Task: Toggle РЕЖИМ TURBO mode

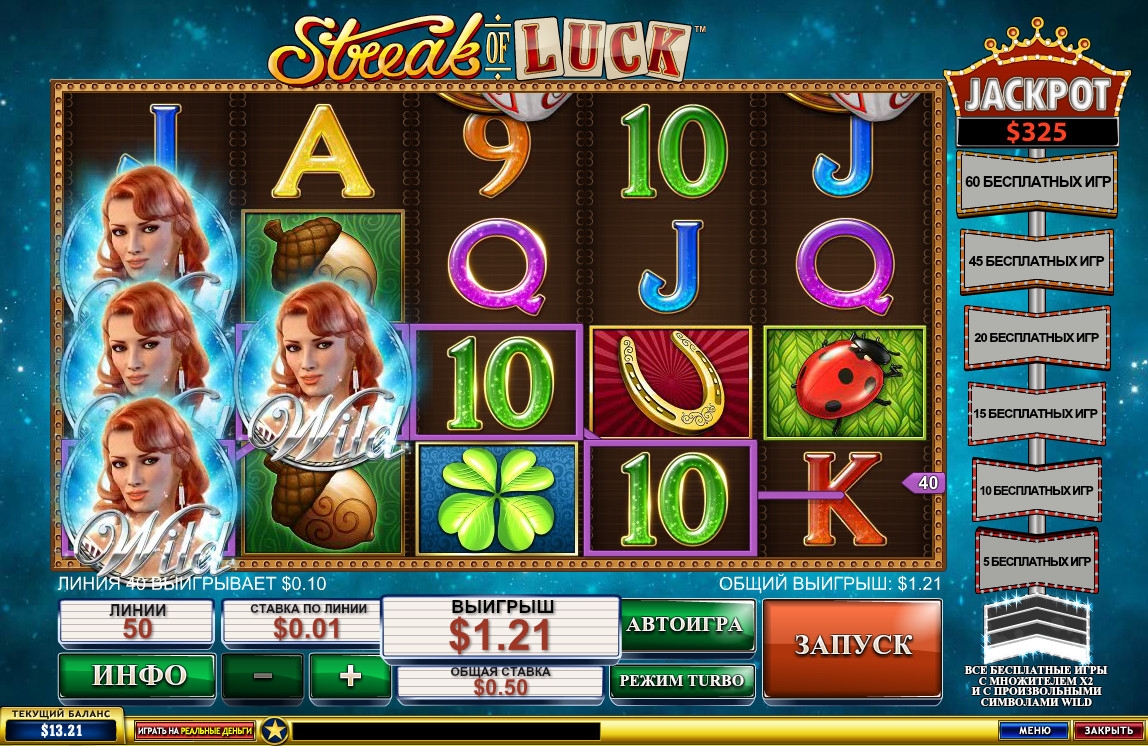Action: [684, 681]
